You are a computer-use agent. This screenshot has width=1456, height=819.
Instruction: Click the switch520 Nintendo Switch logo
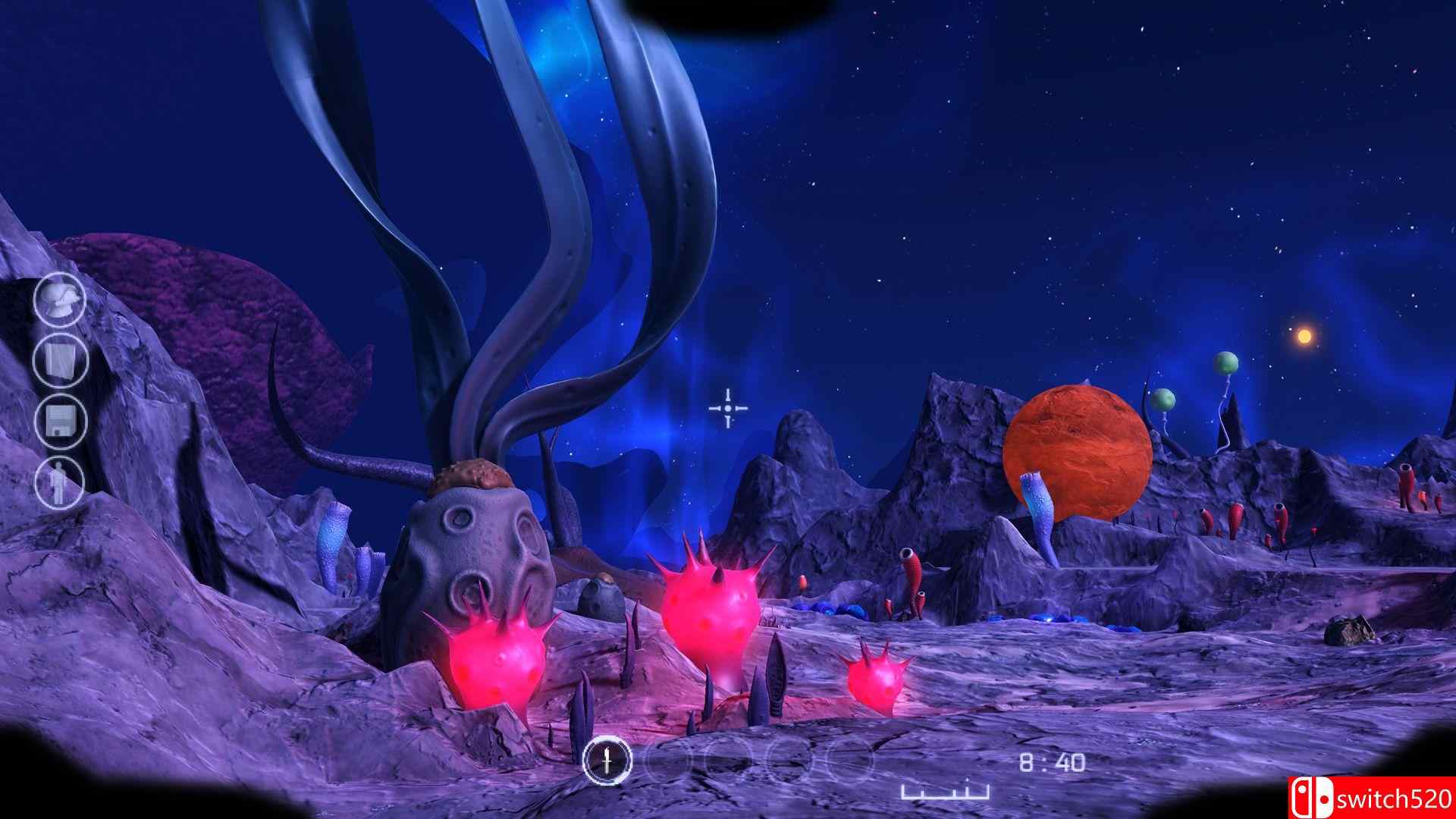click(1389, 797)
